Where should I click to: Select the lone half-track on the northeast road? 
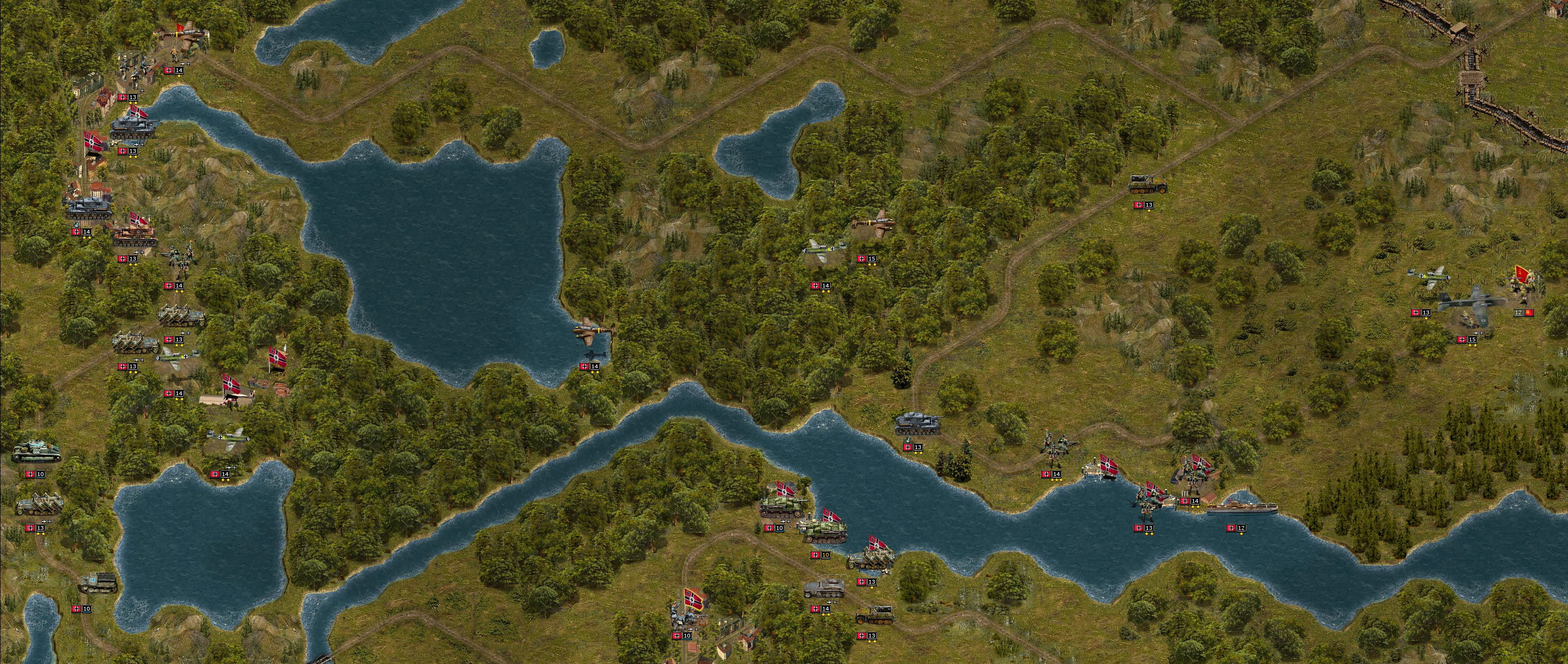(x=1147, y=184)
